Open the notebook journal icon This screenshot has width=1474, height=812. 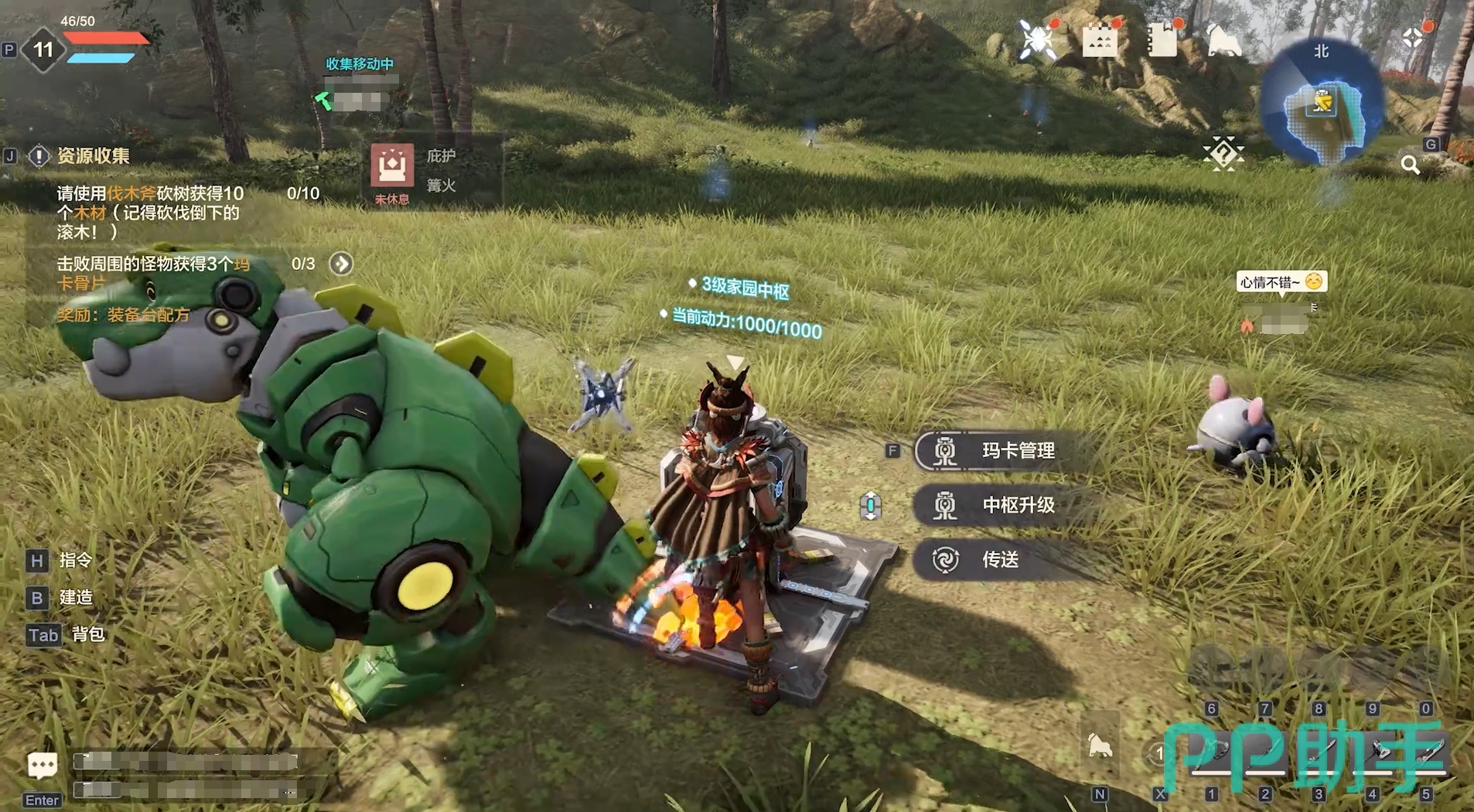1162,39
